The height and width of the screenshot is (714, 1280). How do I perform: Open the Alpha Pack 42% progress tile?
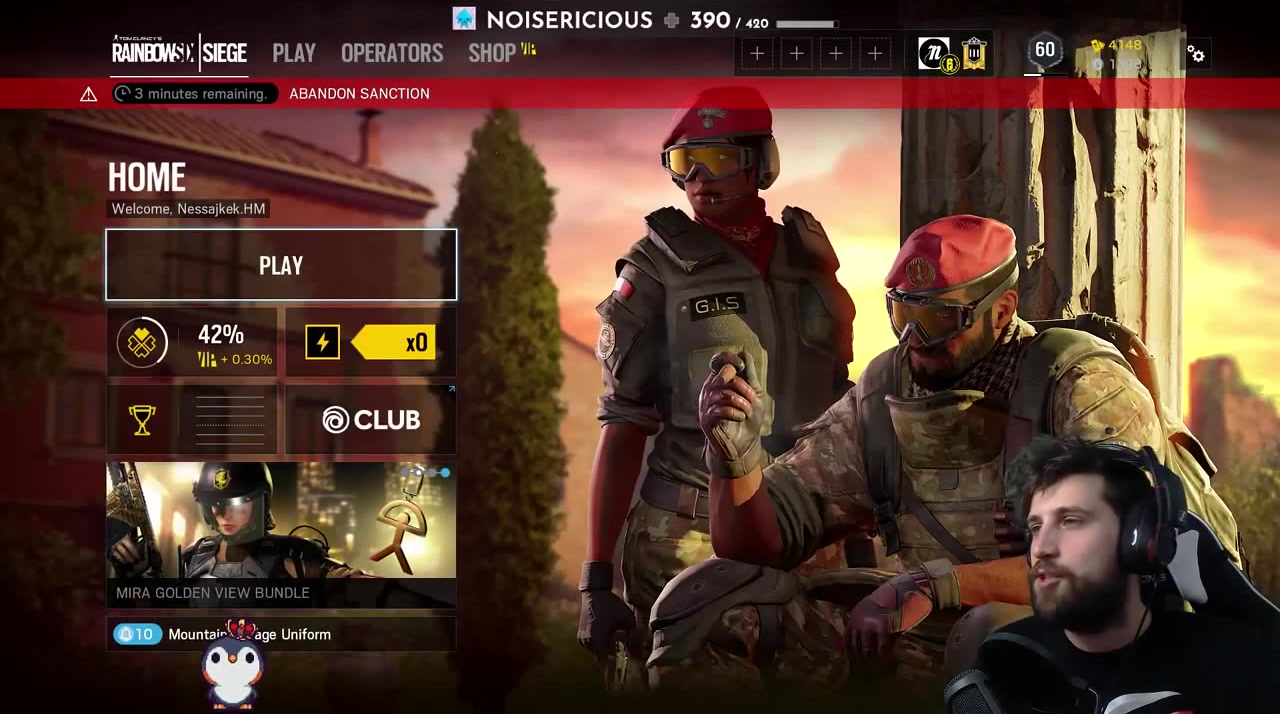point(192,343)
